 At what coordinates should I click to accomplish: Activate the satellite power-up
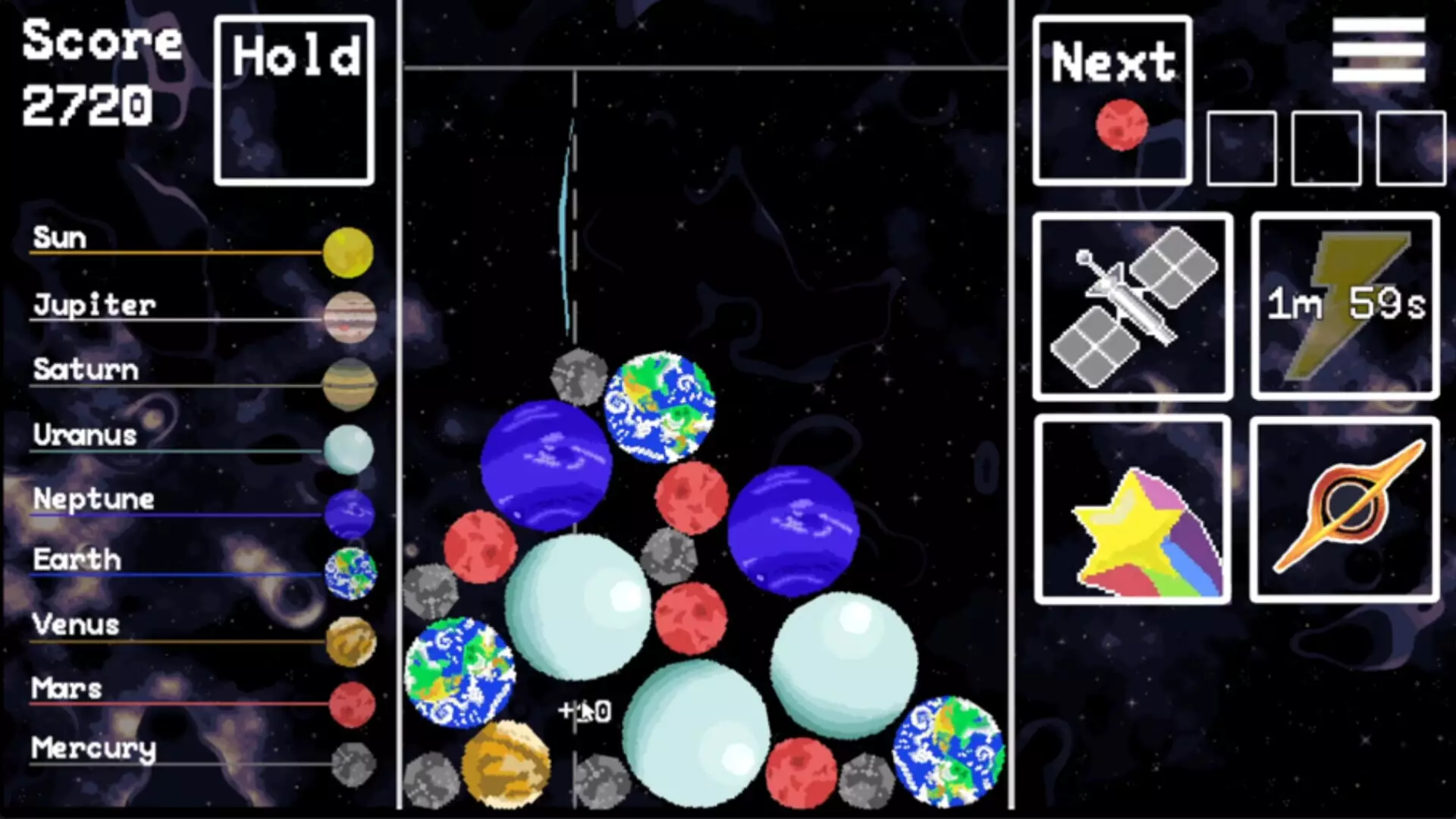click(1132, 306)
